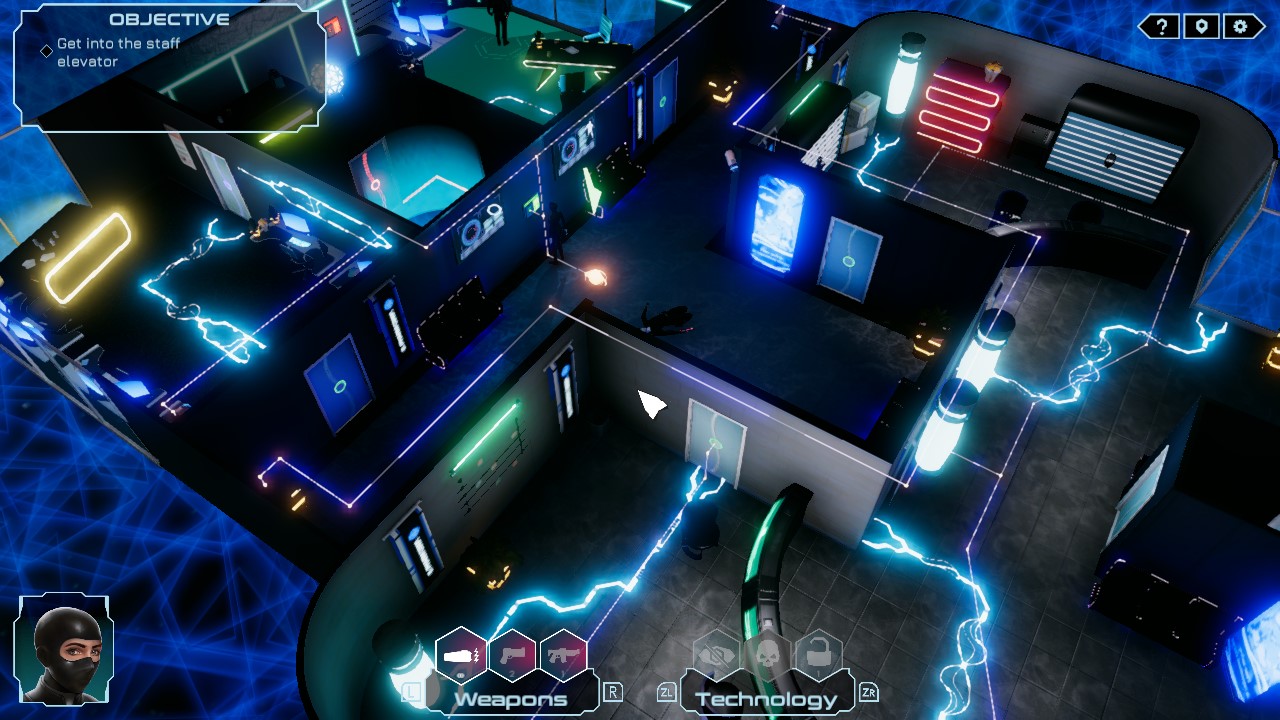Click the map marker pin button
This screenshot has height=720, width=1280.
(1201, 27)
